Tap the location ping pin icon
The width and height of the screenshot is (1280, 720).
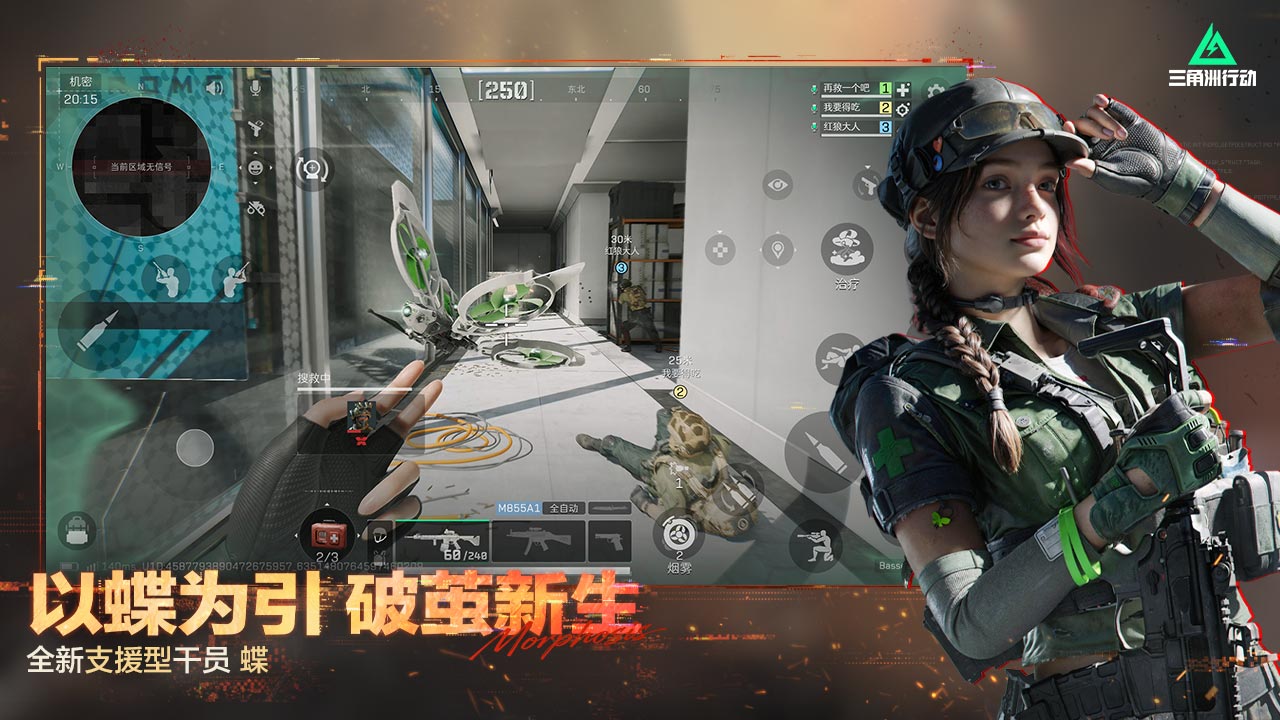pos(778,249)
